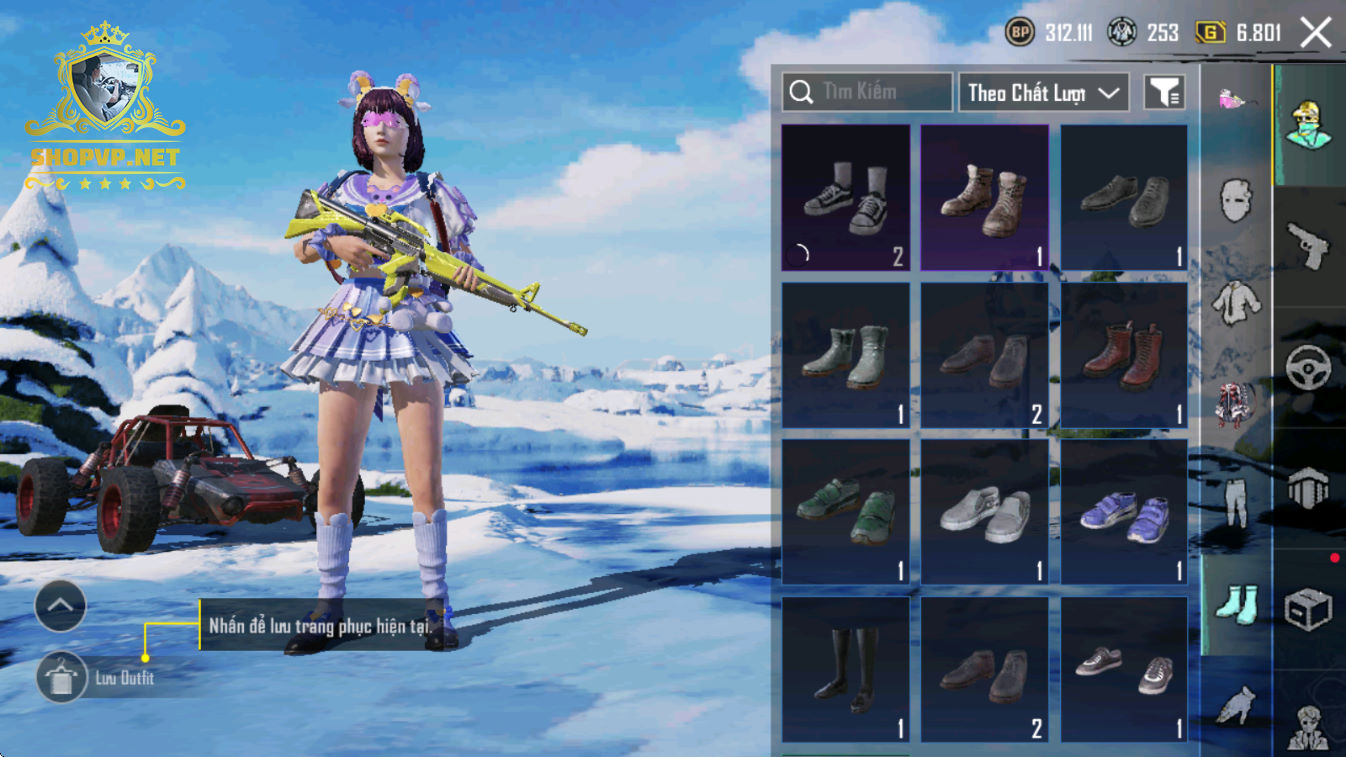Close the inventory screen
Image resolution: width=1346 pixels, height=757 pixels.
point(1315,33)
